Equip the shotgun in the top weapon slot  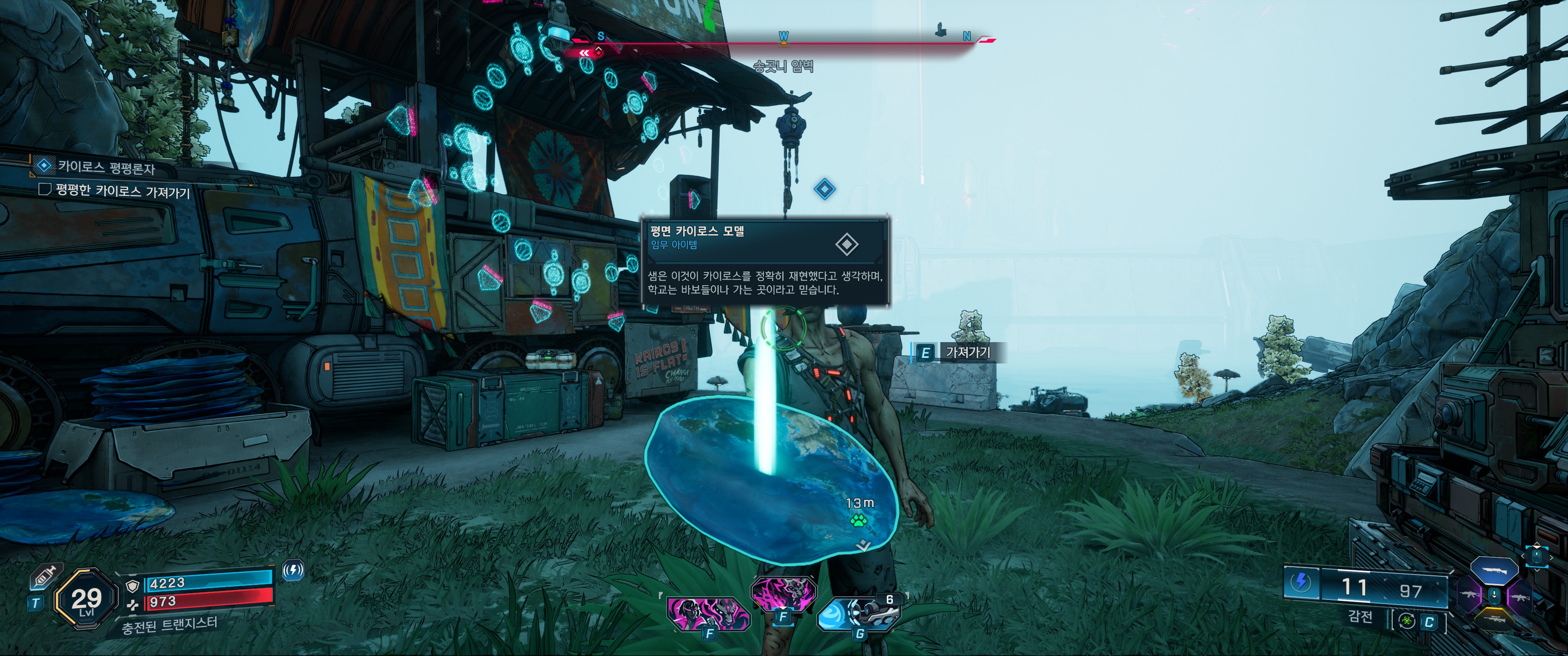point(1494,569)
